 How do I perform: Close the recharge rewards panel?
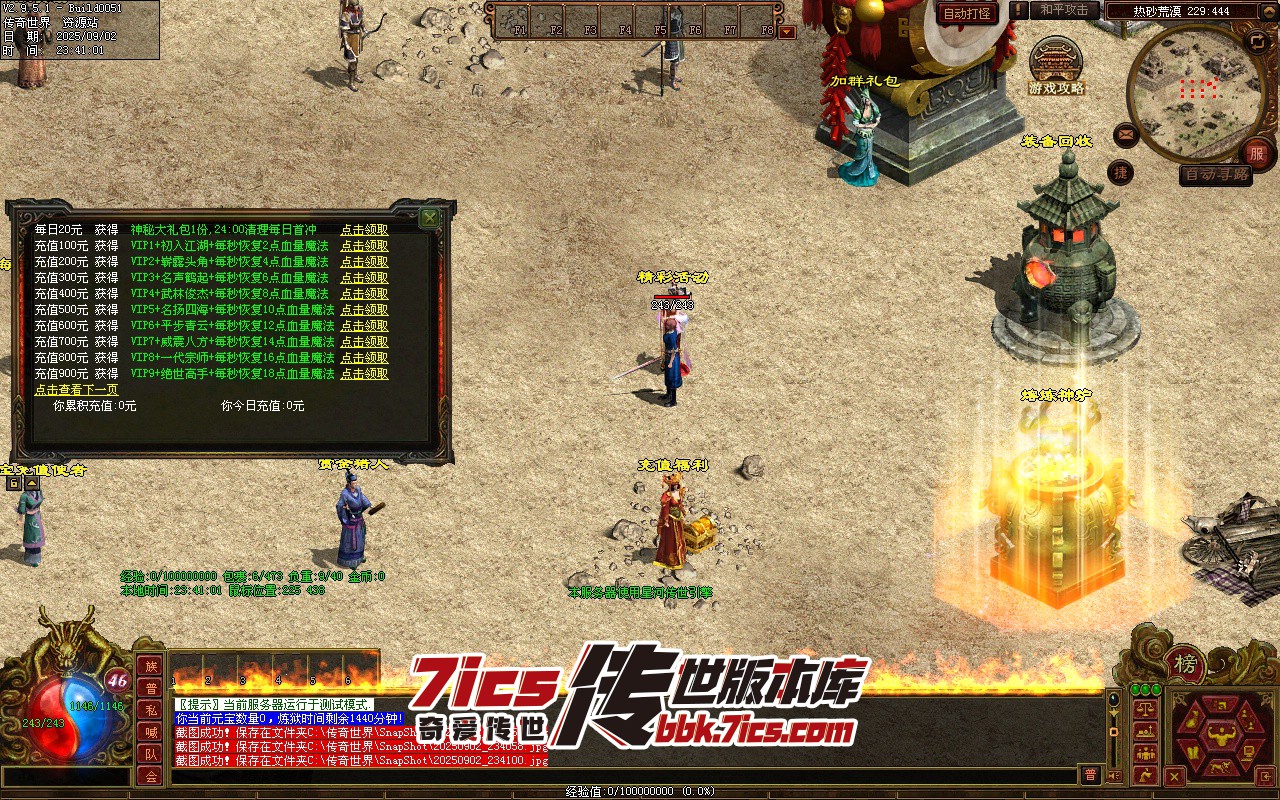pyautogui.click(x=429, y=218)
